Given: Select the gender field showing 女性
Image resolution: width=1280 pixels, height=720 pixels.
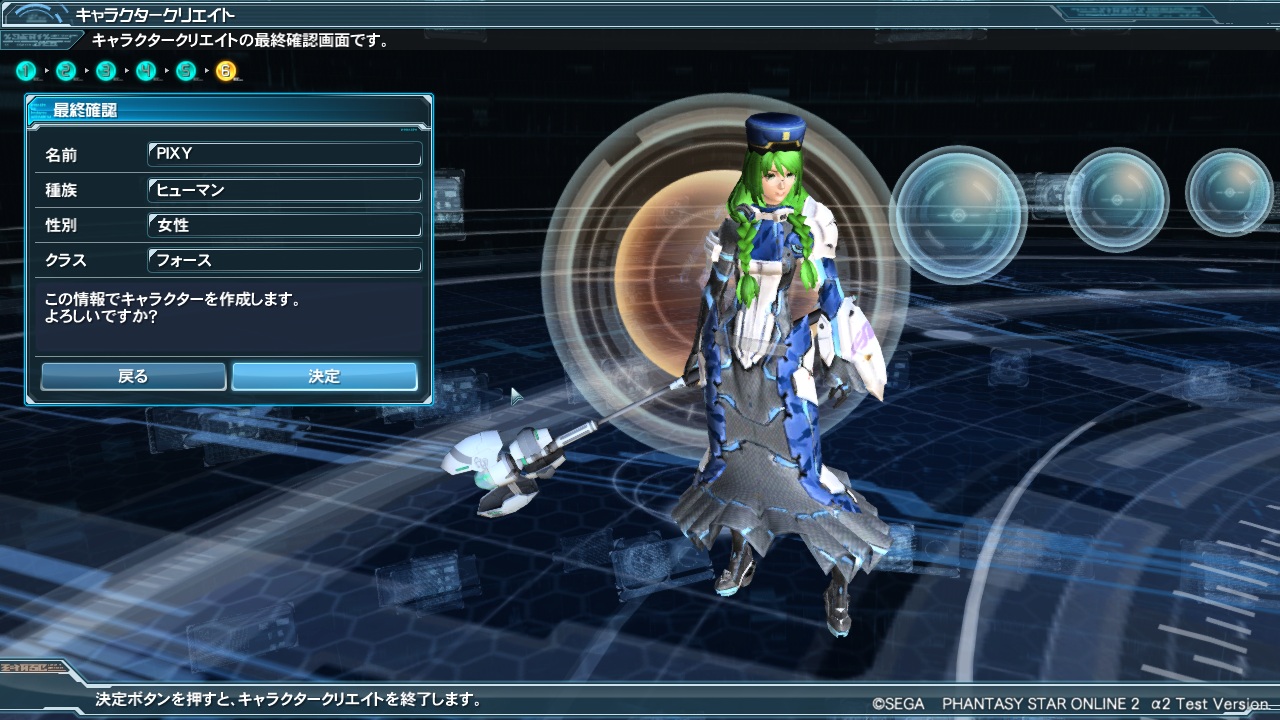Looking at the screenshot, I should point(284,225).
